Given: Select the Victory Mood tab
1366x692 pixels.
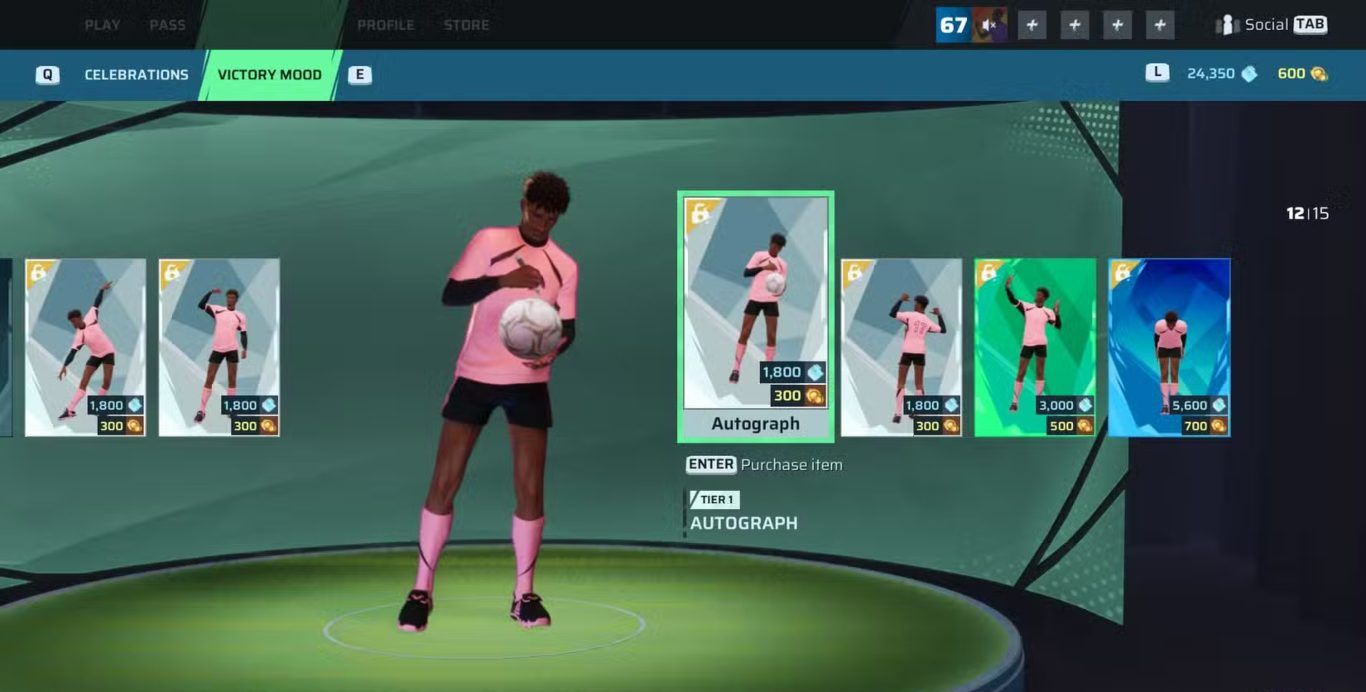Looking at the screenshot, I should (269, 75).
